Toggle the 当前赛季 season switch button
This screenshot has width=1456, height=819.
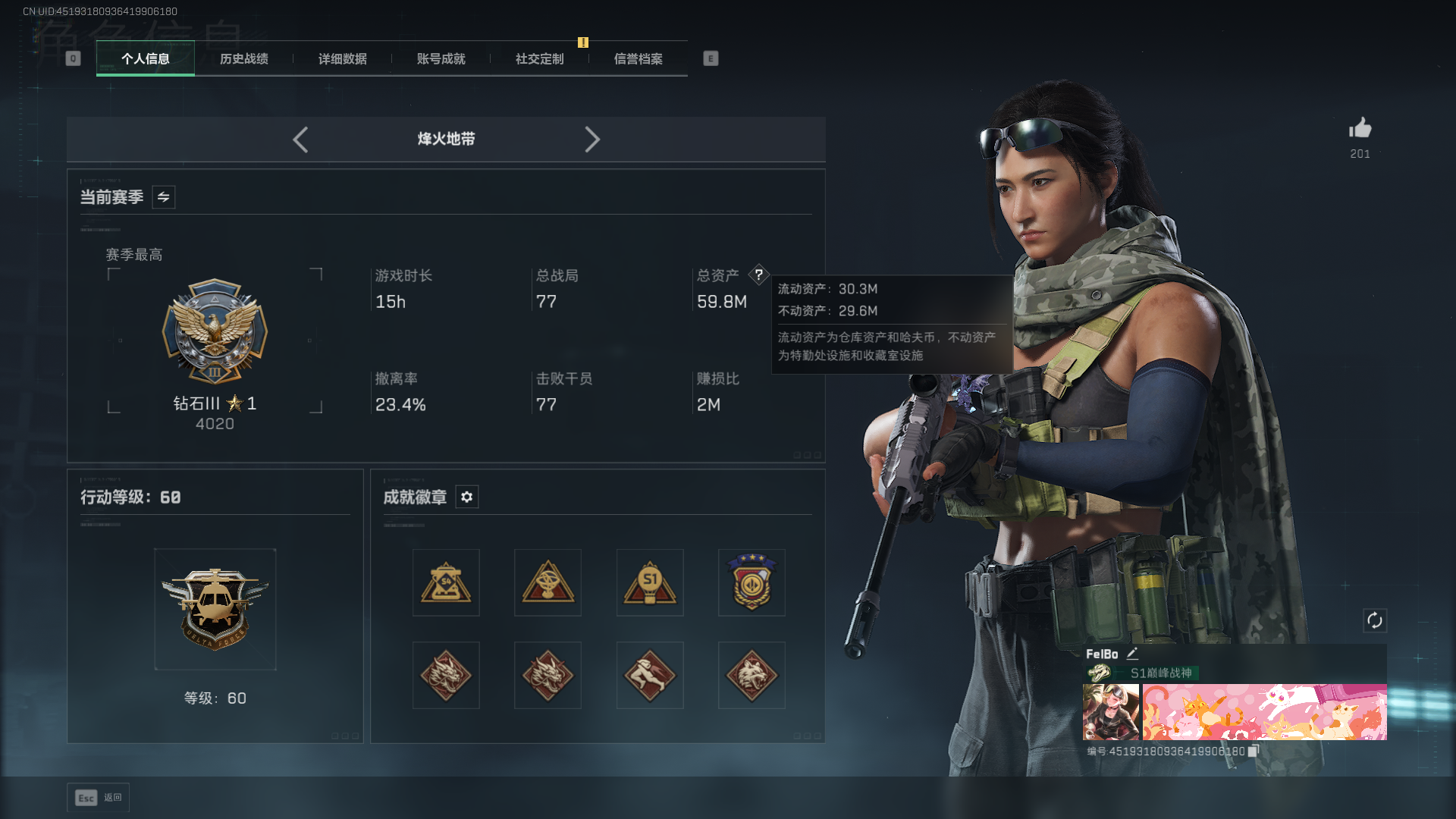163,197
